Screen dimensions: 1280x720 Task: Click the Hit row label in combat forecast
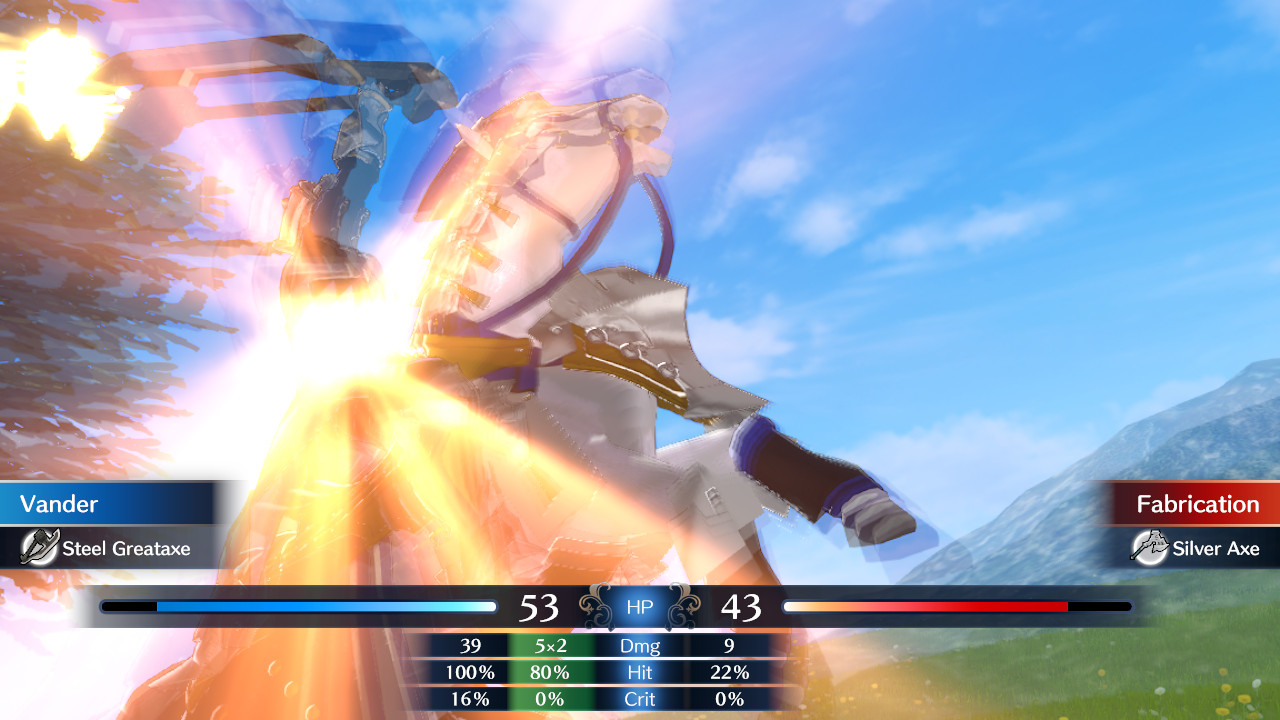click(x=640, y=673)
